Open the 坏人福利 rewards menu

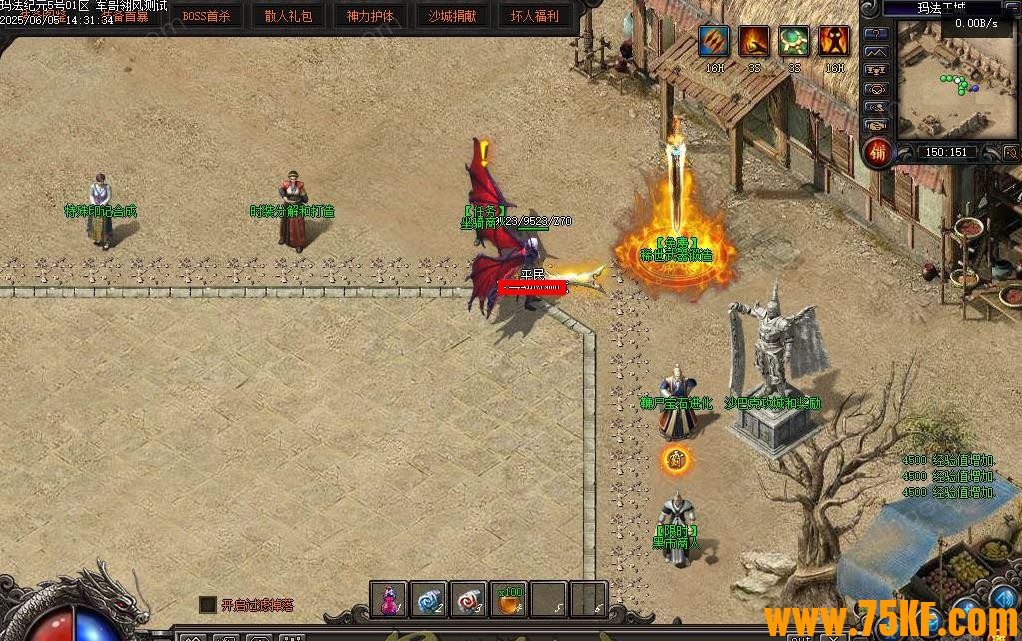coord(535,16)
